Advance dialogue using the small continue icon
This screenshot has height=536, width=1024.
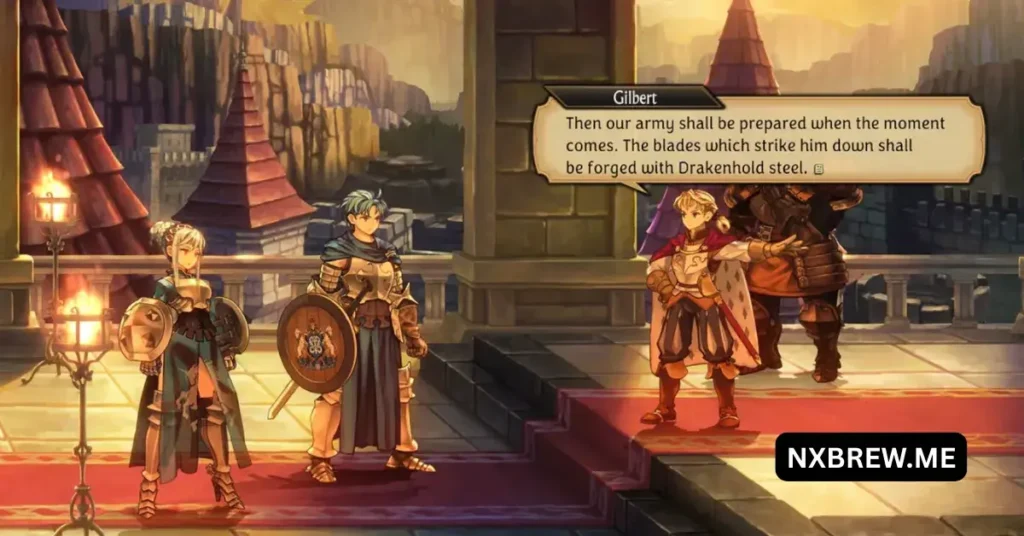coord(819,169)
